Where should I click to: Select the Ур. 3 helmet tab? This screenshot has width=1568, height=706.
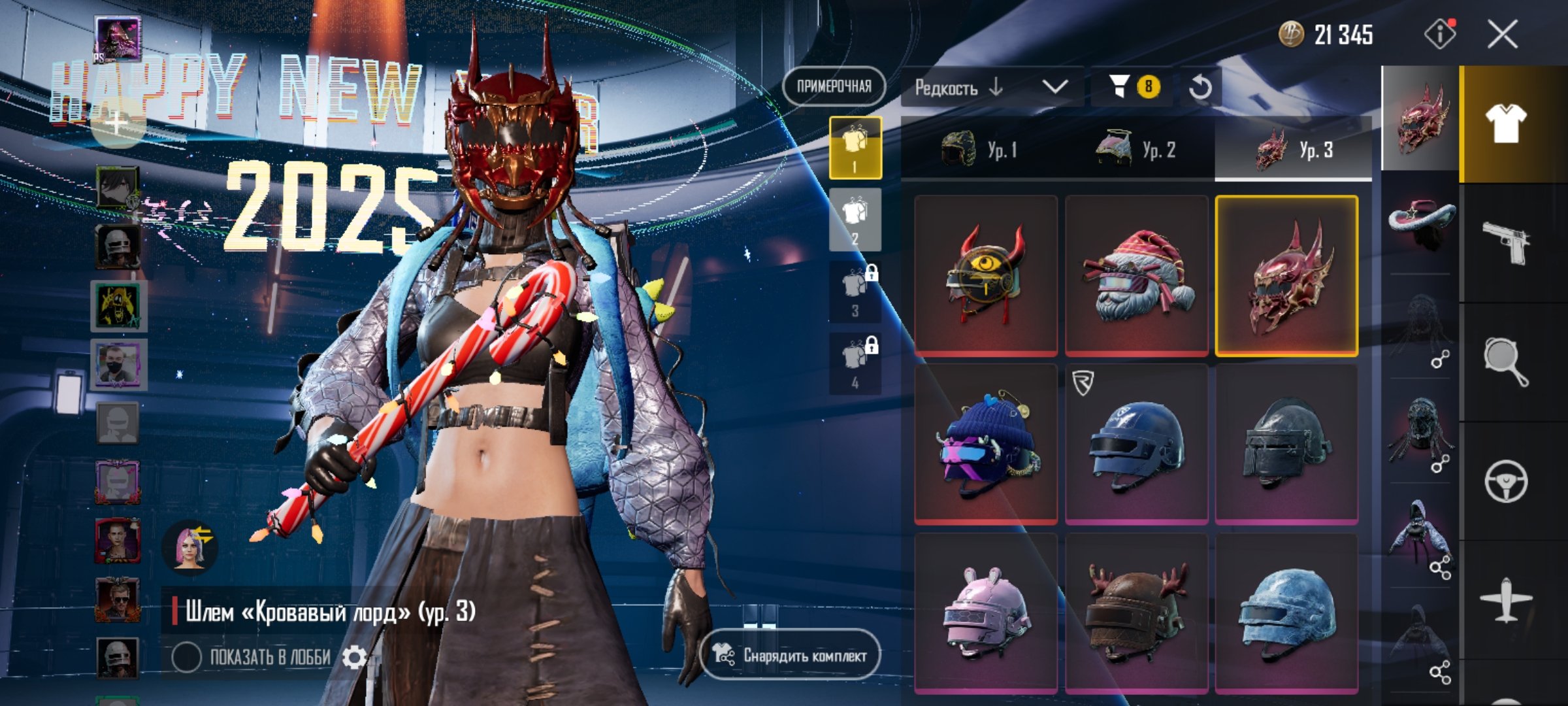pos(1293,150)
